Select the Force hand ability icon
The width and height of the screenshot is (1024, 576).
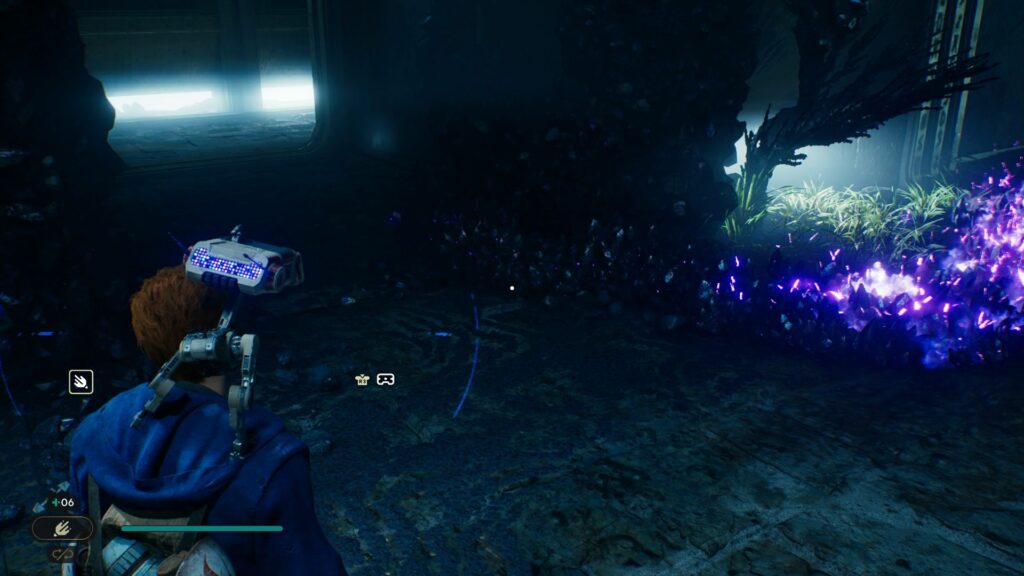pos(81,381)
